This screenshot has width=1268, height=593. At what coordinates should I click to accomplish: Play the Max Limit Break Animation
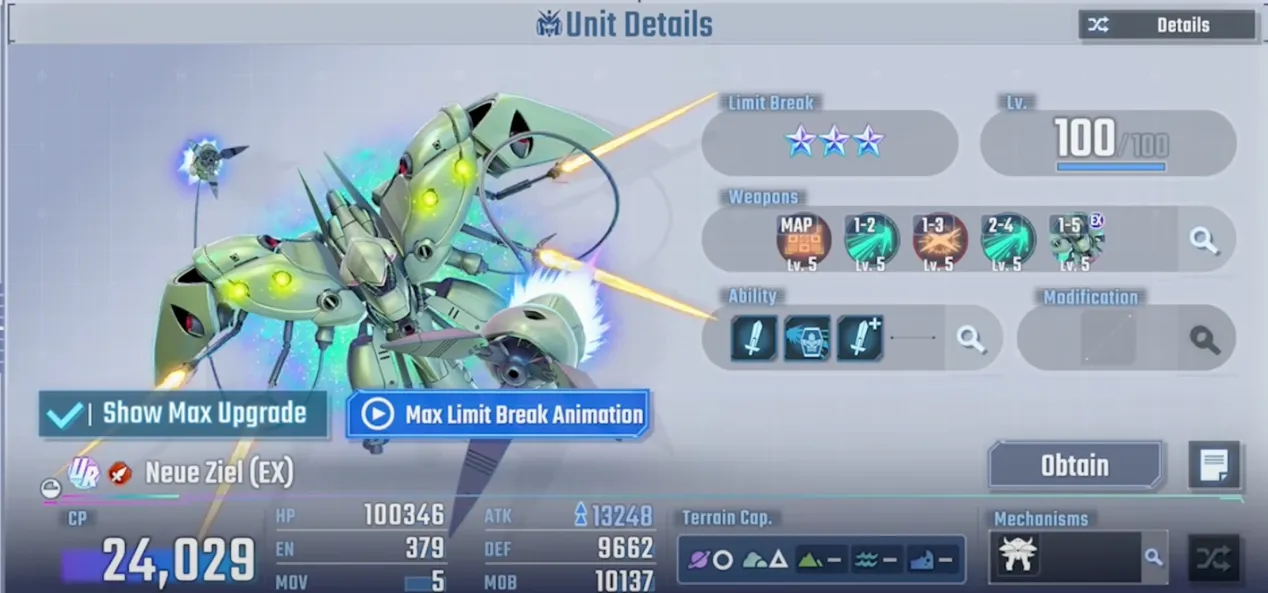tap(498, 414)
